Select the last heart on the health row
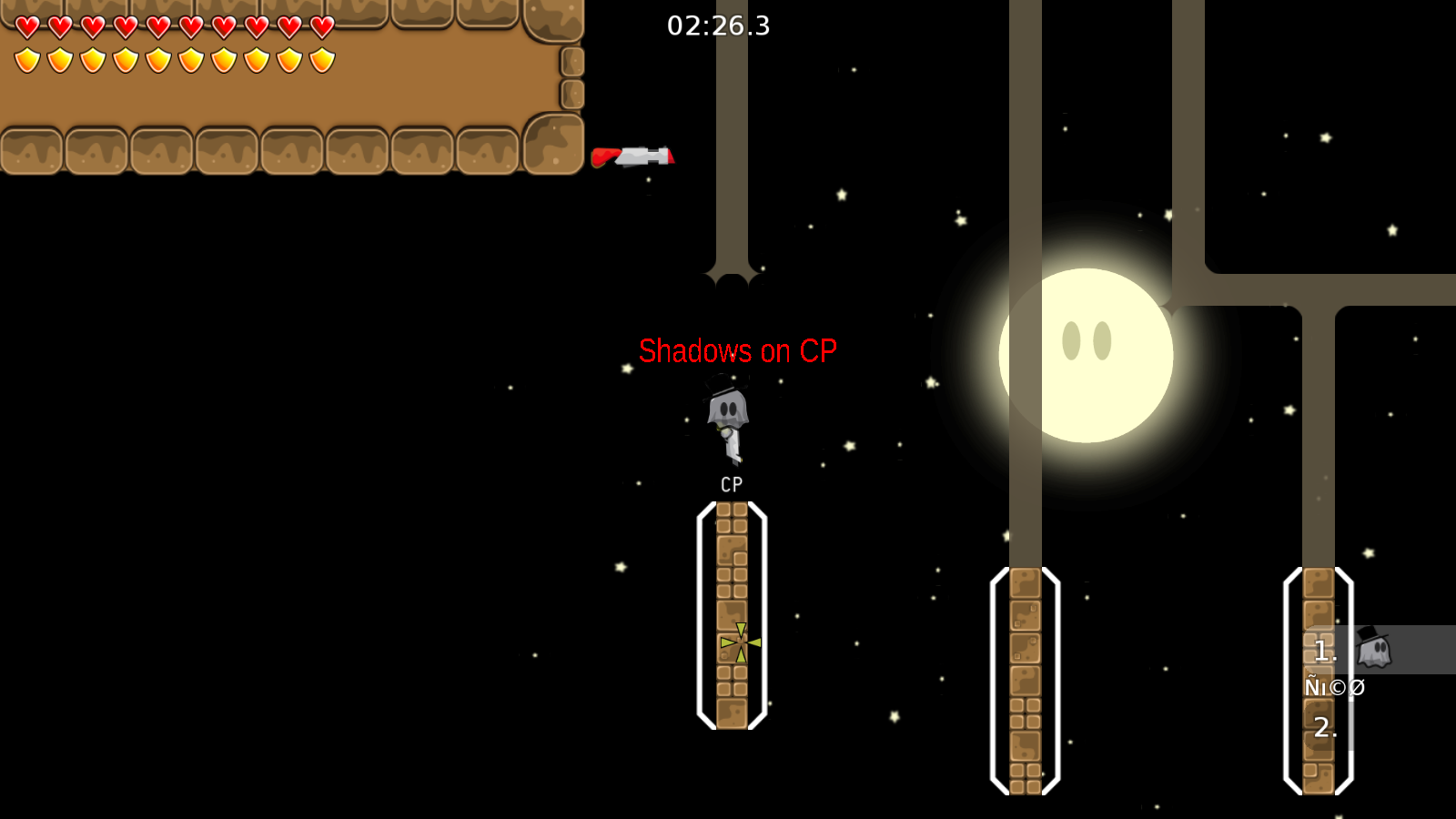The image size is (1456, 819). pos(320,25)
